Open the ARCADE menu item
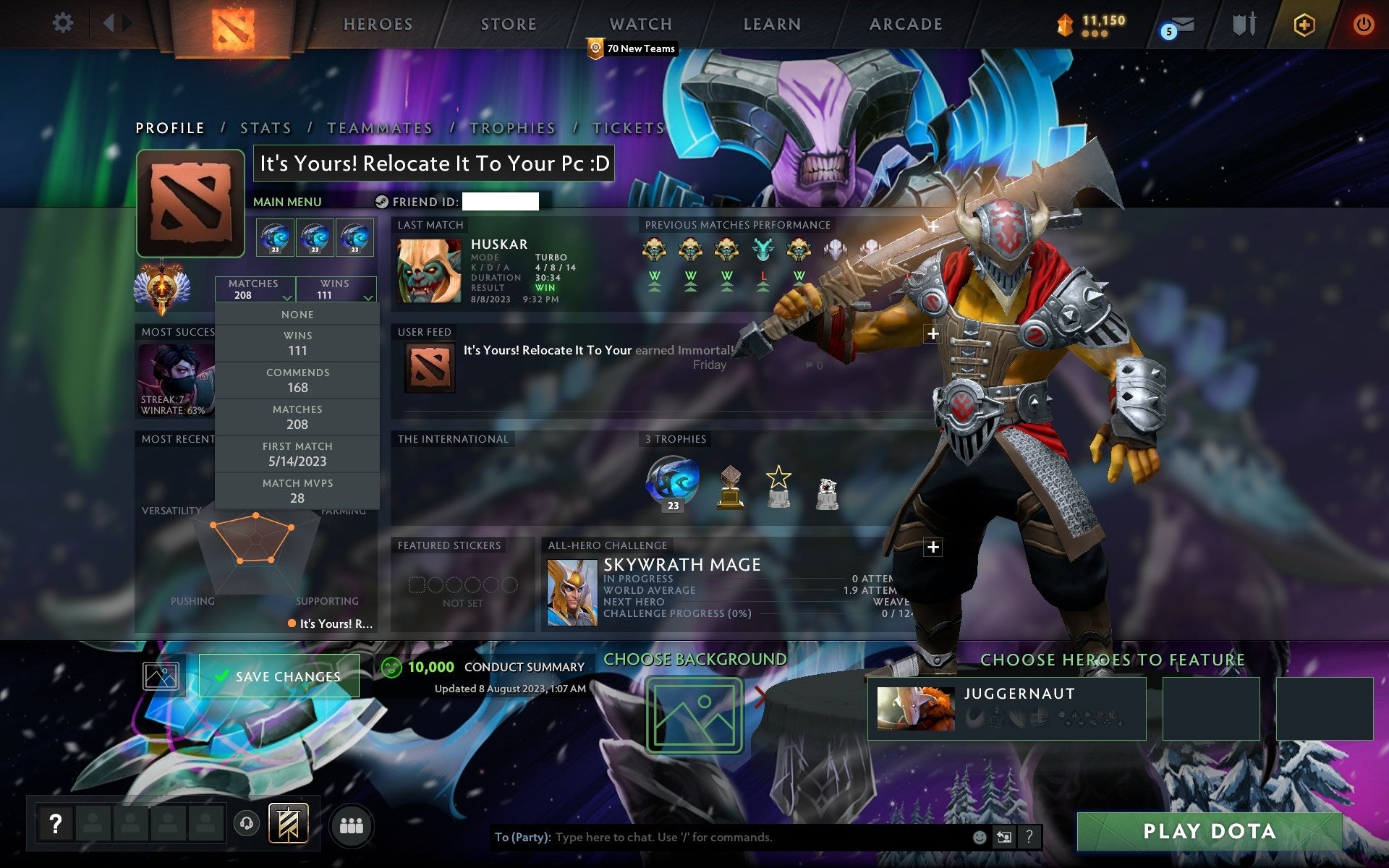This screenshot has width=1389, height=868. (905, 24)
